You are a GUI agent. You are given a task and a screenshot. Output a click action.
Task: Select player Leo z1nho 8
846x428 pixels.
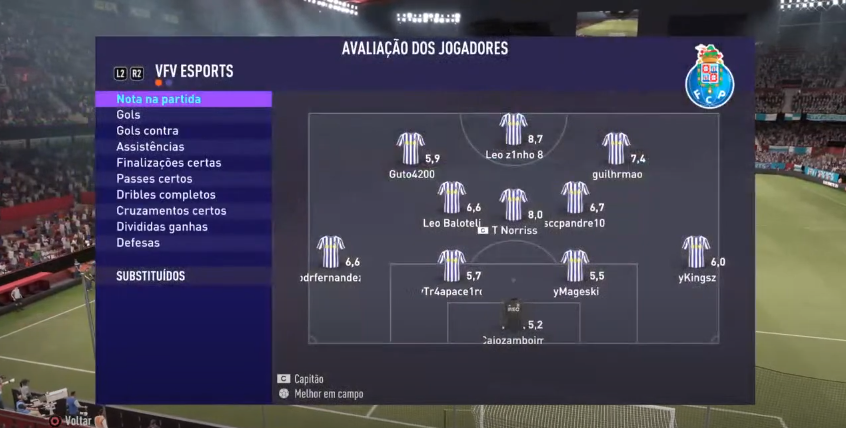(513, 130)
